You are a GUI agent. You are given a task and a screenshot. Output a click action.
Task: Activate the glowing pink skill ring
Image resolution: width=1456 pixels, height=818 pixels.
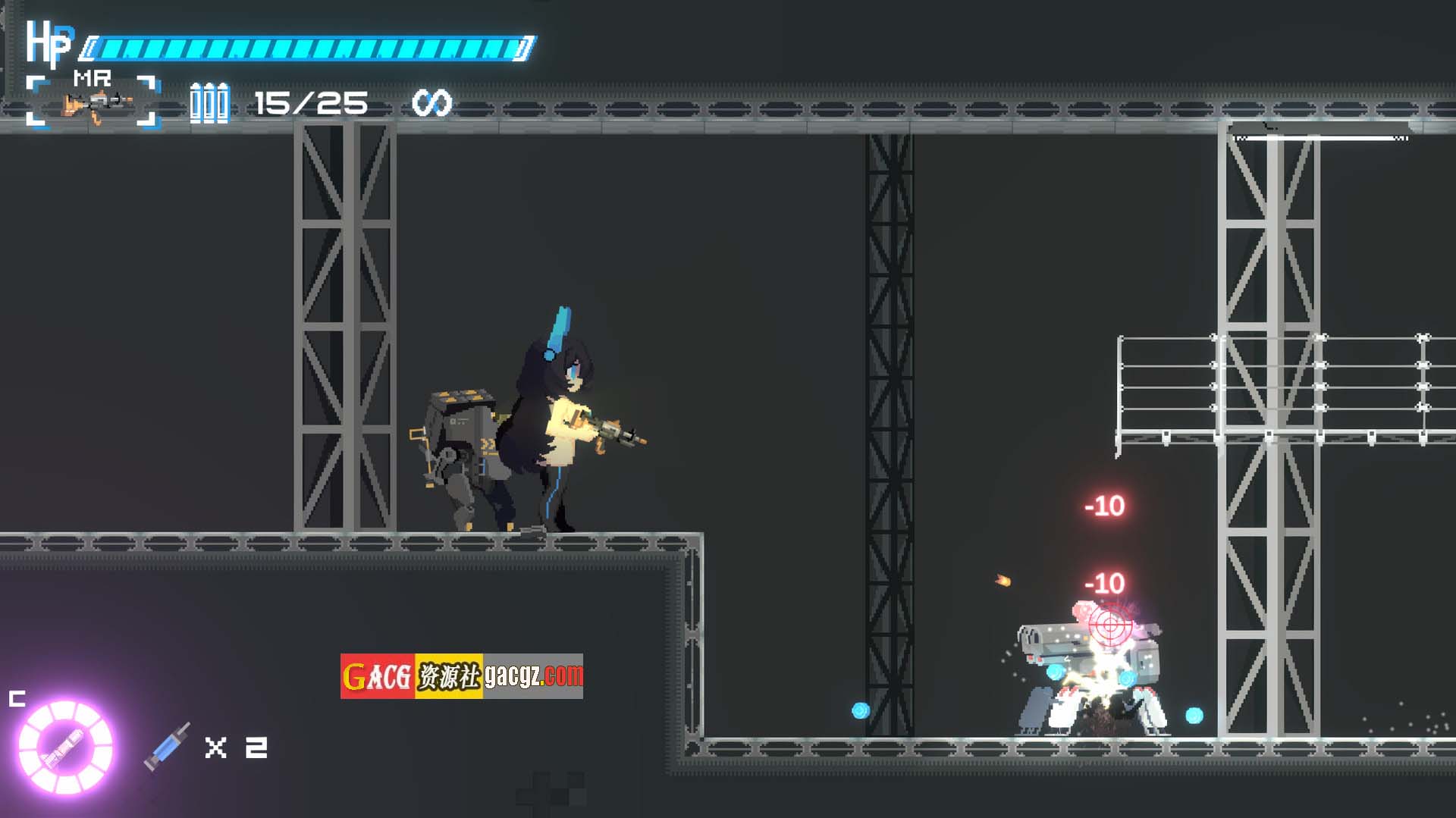click(65, 747)
